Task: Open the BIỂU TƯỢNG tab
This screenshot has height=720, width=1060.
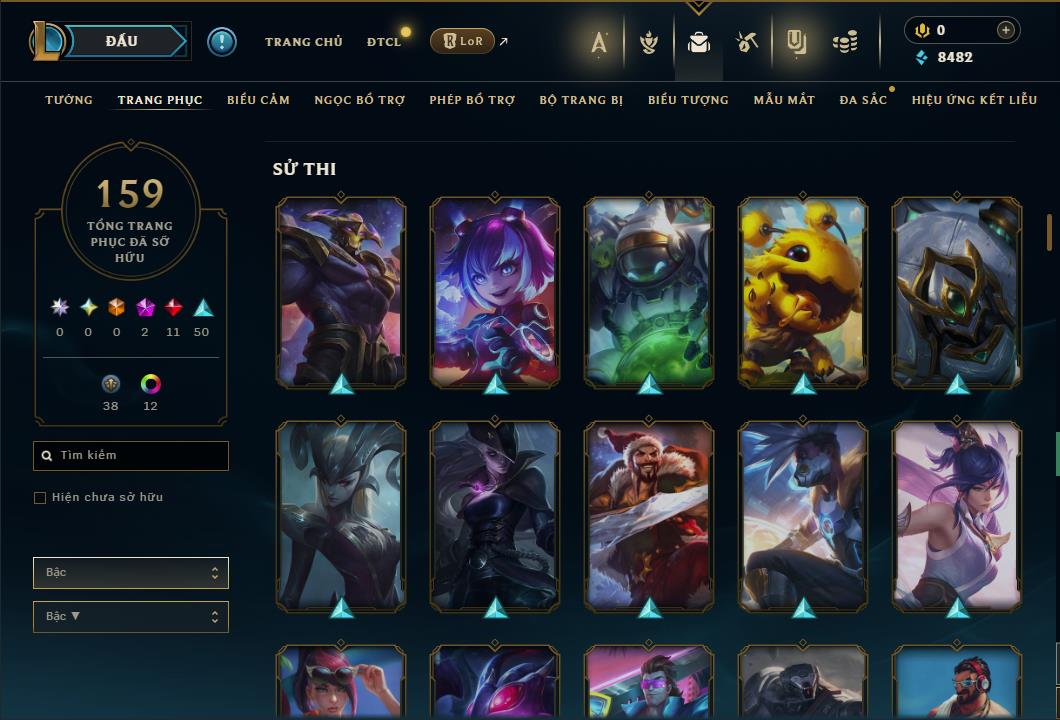Action: 688,100
